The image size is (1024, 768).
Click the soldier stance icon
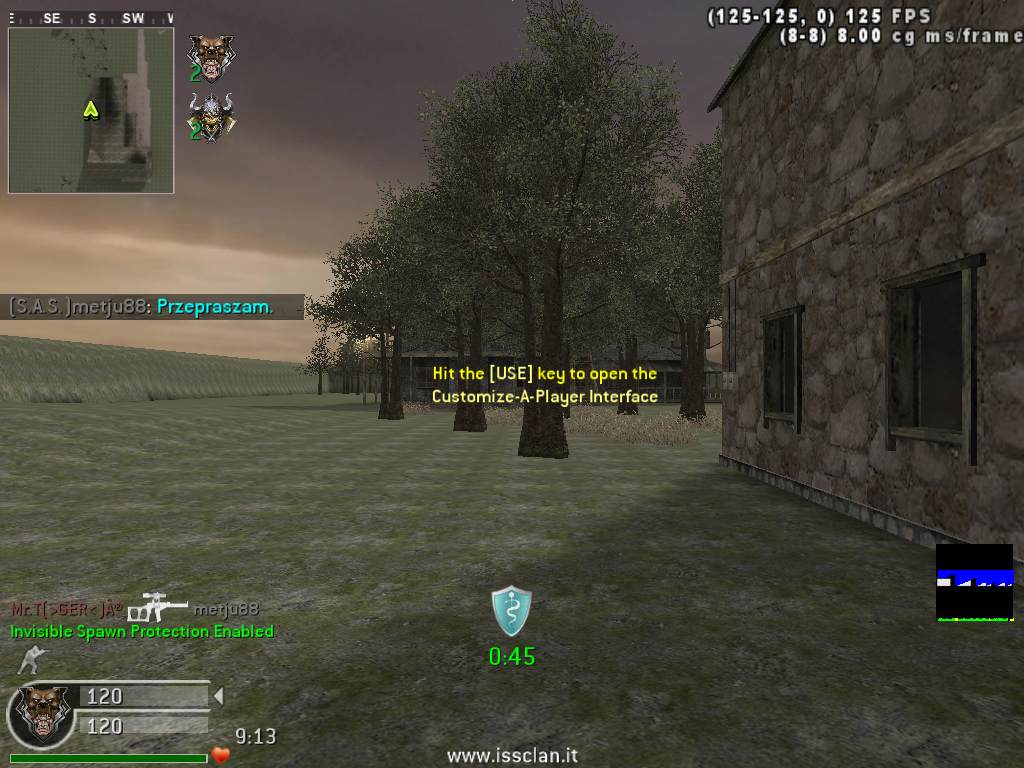tap(31, 661)
